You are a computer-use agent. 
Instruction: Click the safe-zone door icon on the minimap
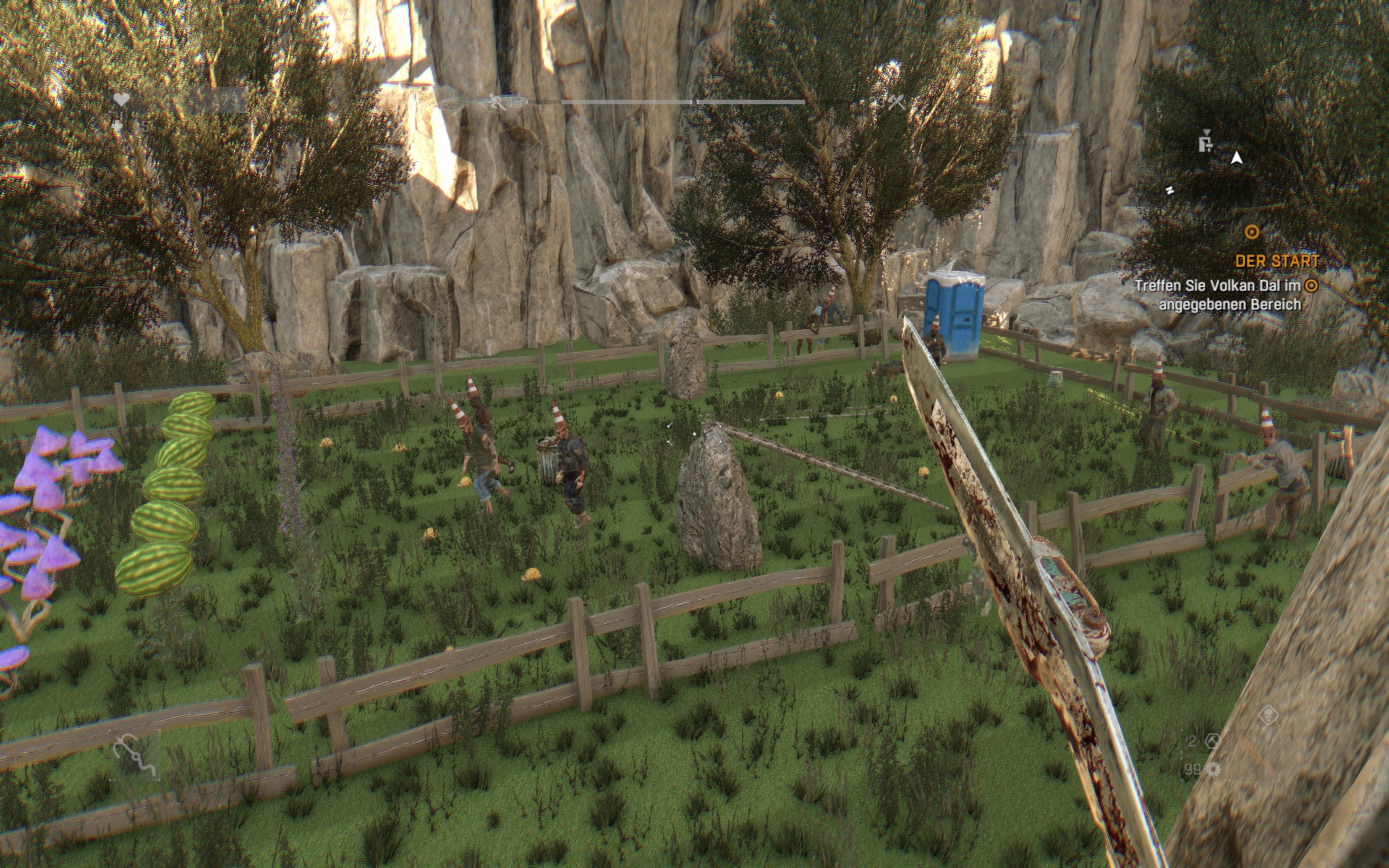coord(1205,144)
